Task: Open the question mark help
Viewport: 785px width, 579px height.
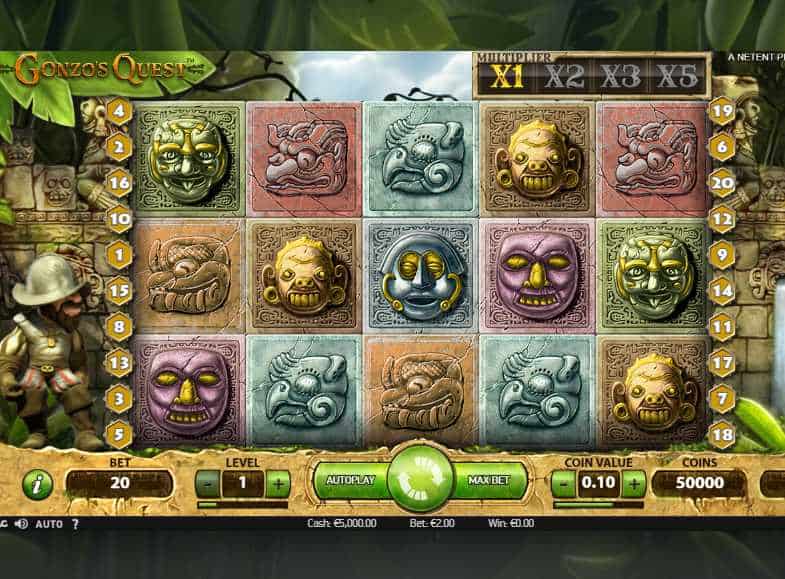Action: pos(75,523)
